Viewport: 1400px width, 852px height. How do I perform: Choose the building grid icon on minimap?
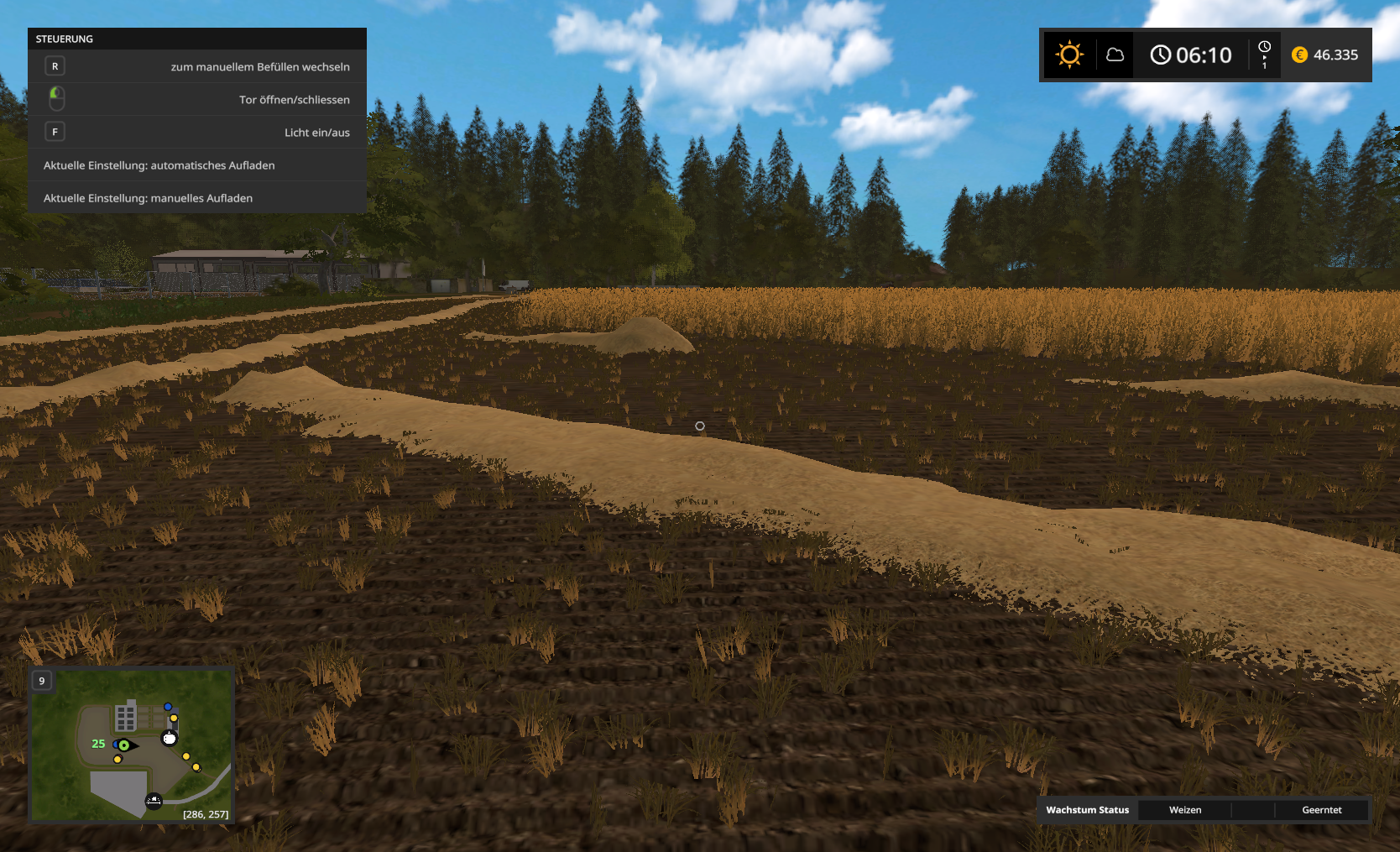[x=126, y=718]
